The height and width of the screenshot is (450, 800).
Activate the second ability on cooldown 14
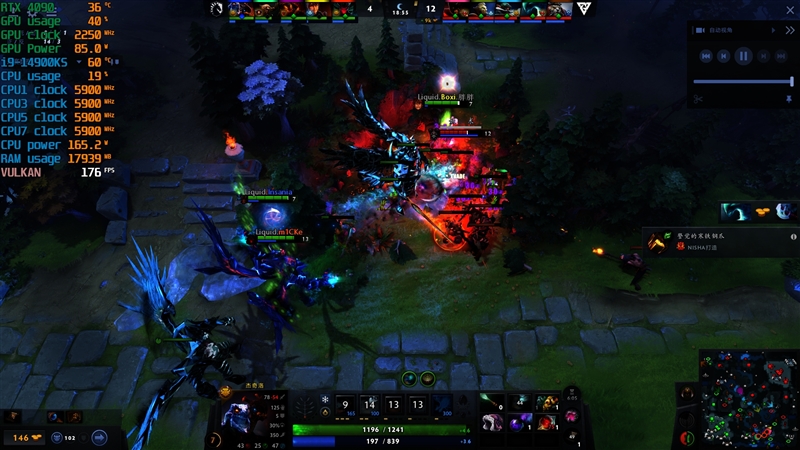[x=369, y=405]
